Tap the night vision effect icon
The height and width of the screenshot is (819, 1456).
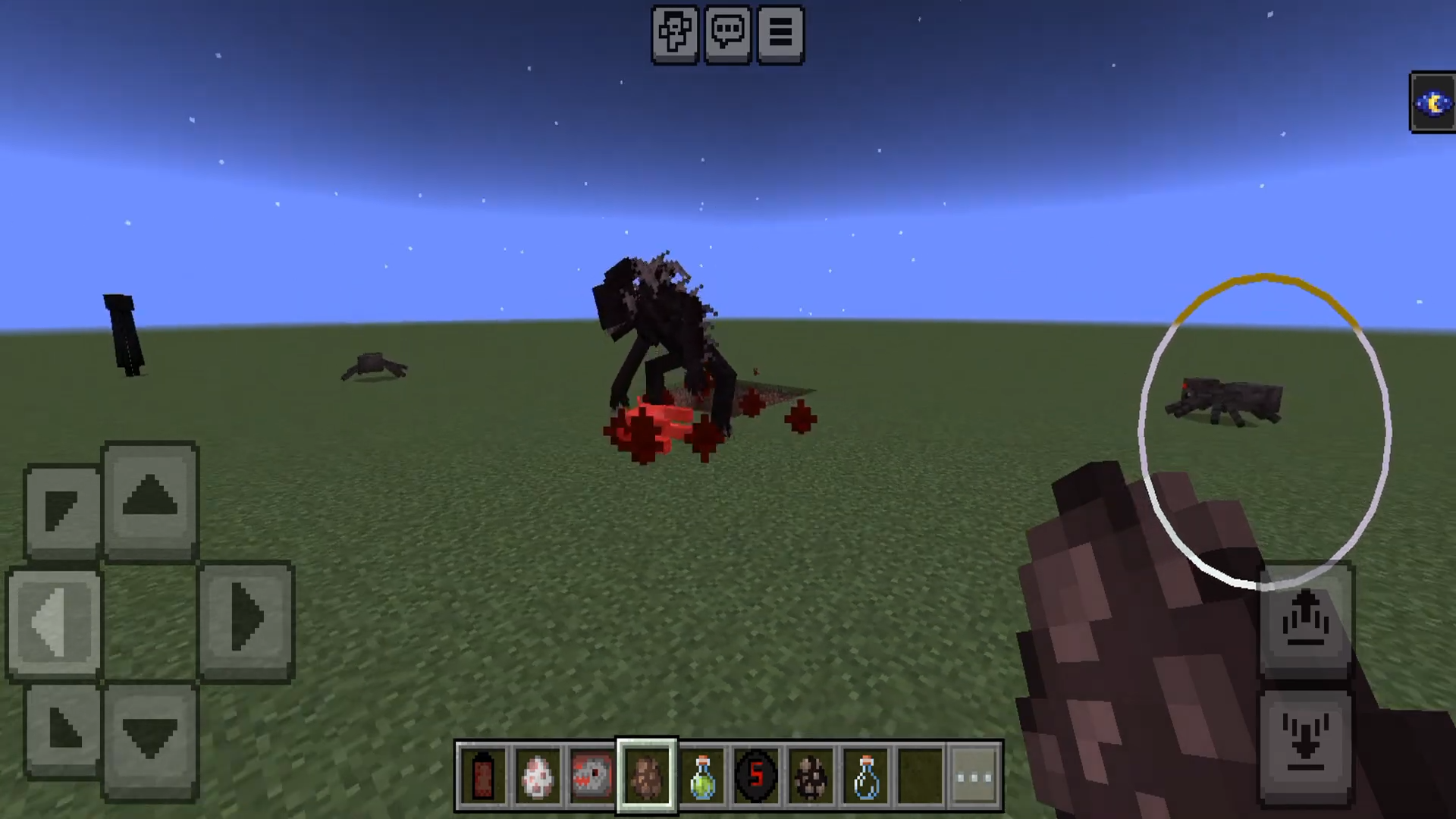pyautogui.click(x=1432, y=103)
